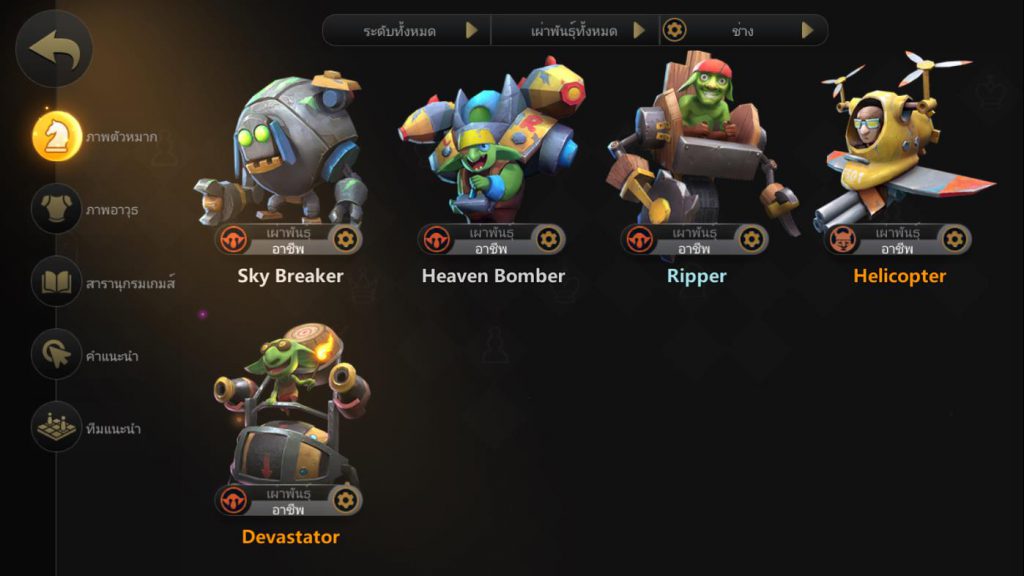The height and width of the screenshot is (576, 1024).
Task: Open the ทีมแนะนำ recommended team tab
Action: click(57, 427)
